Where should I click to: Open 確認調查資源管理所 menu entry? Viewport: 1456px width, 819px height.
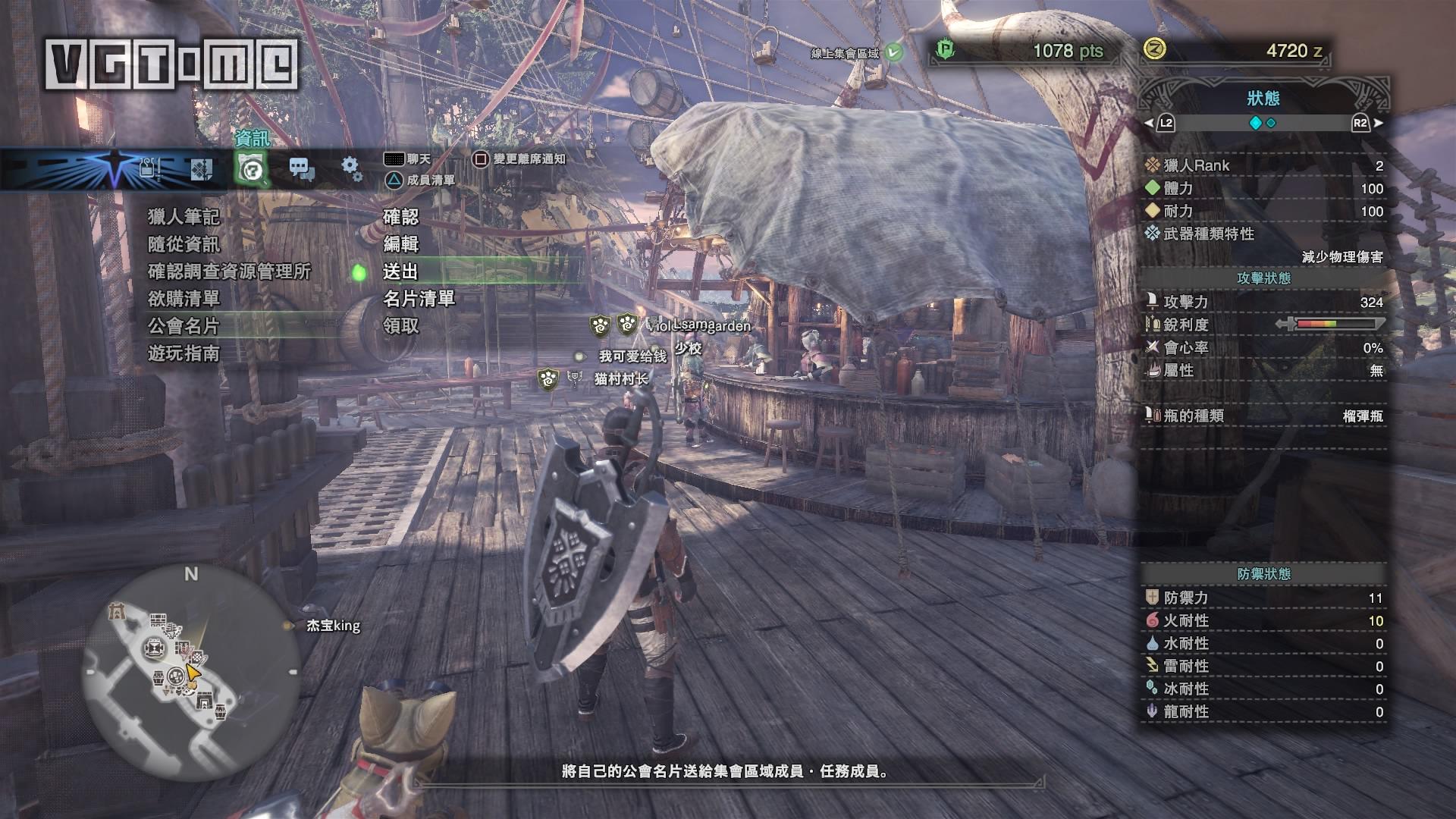coord(229,271)
